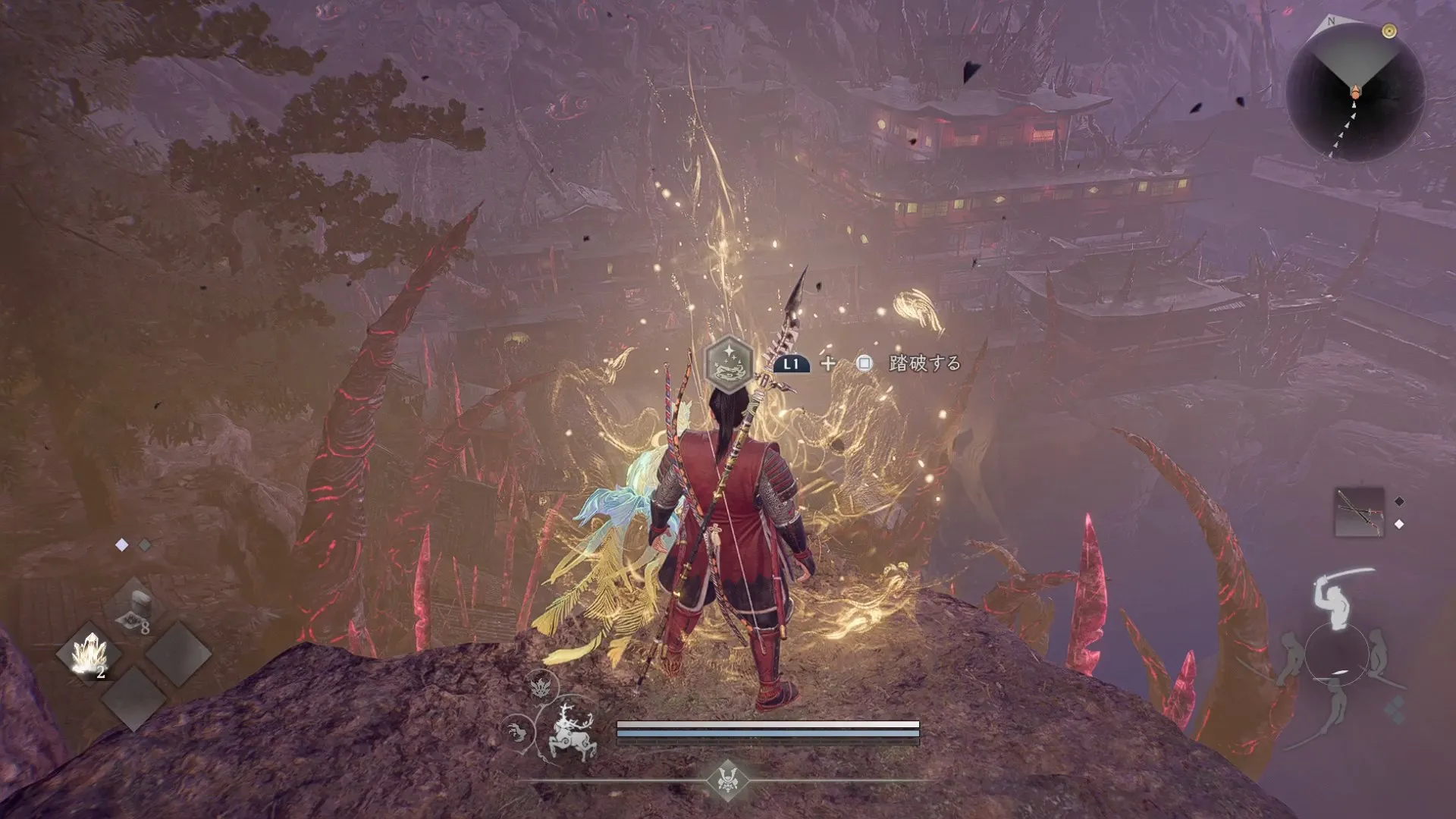The height and width of the screenshot is (819, 1456).
Task: Click the claw skill circle
Action: click(x=518, y=733)
